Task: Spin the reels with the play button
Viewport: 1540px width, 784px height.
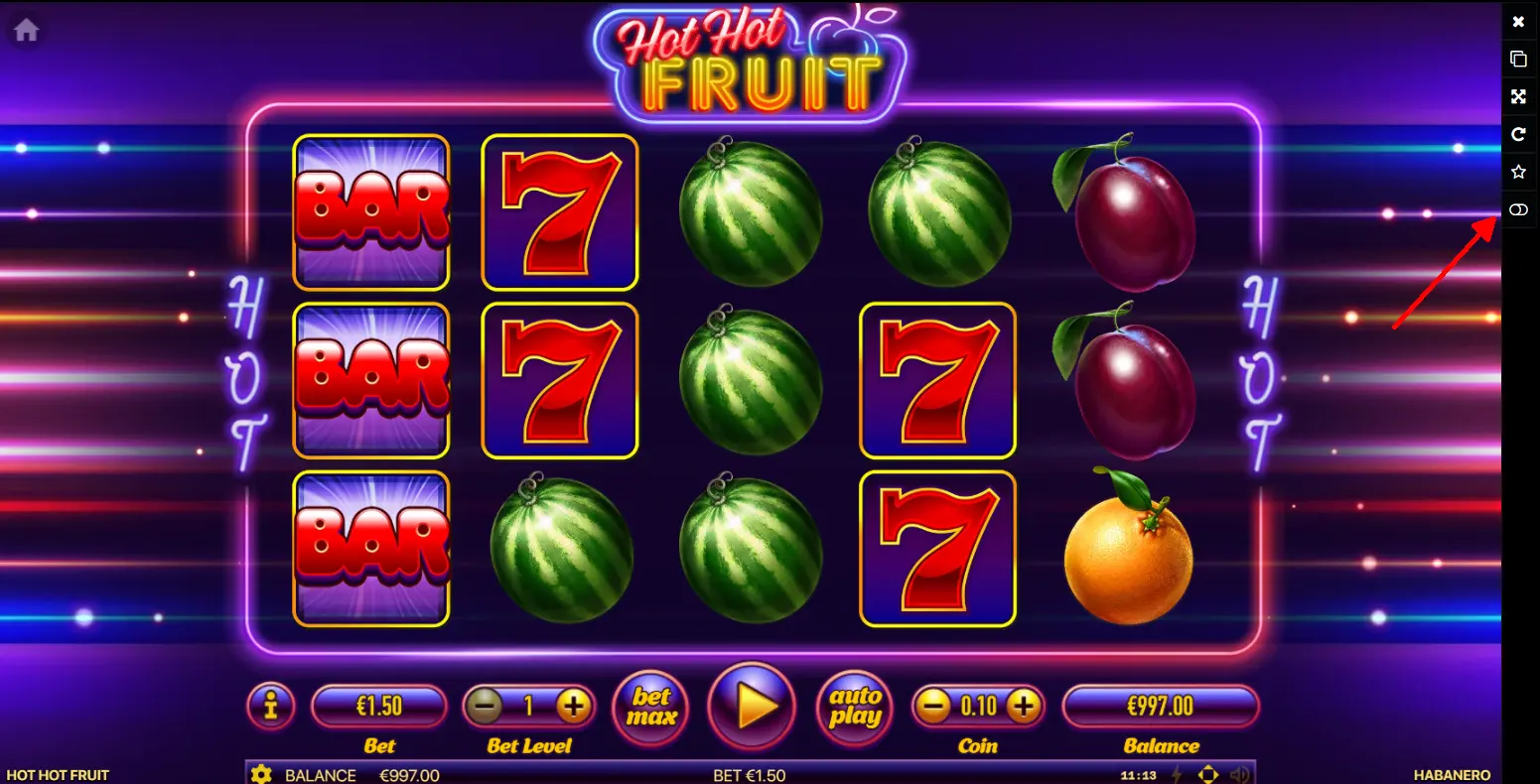Action: (x=752, y=706)
